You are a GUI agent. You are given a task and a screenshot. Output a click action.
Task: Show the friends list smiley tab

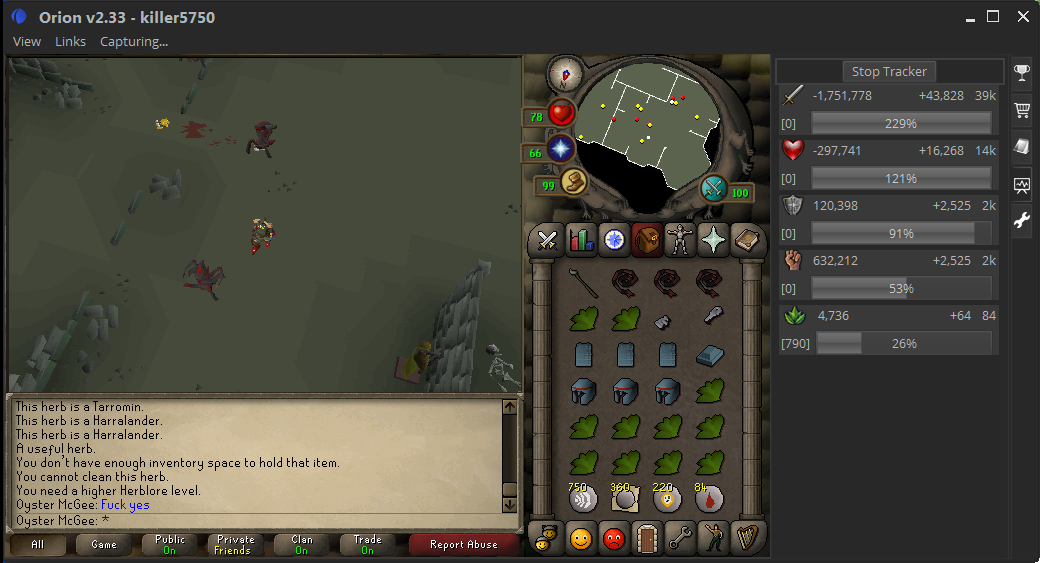(580, 539)
